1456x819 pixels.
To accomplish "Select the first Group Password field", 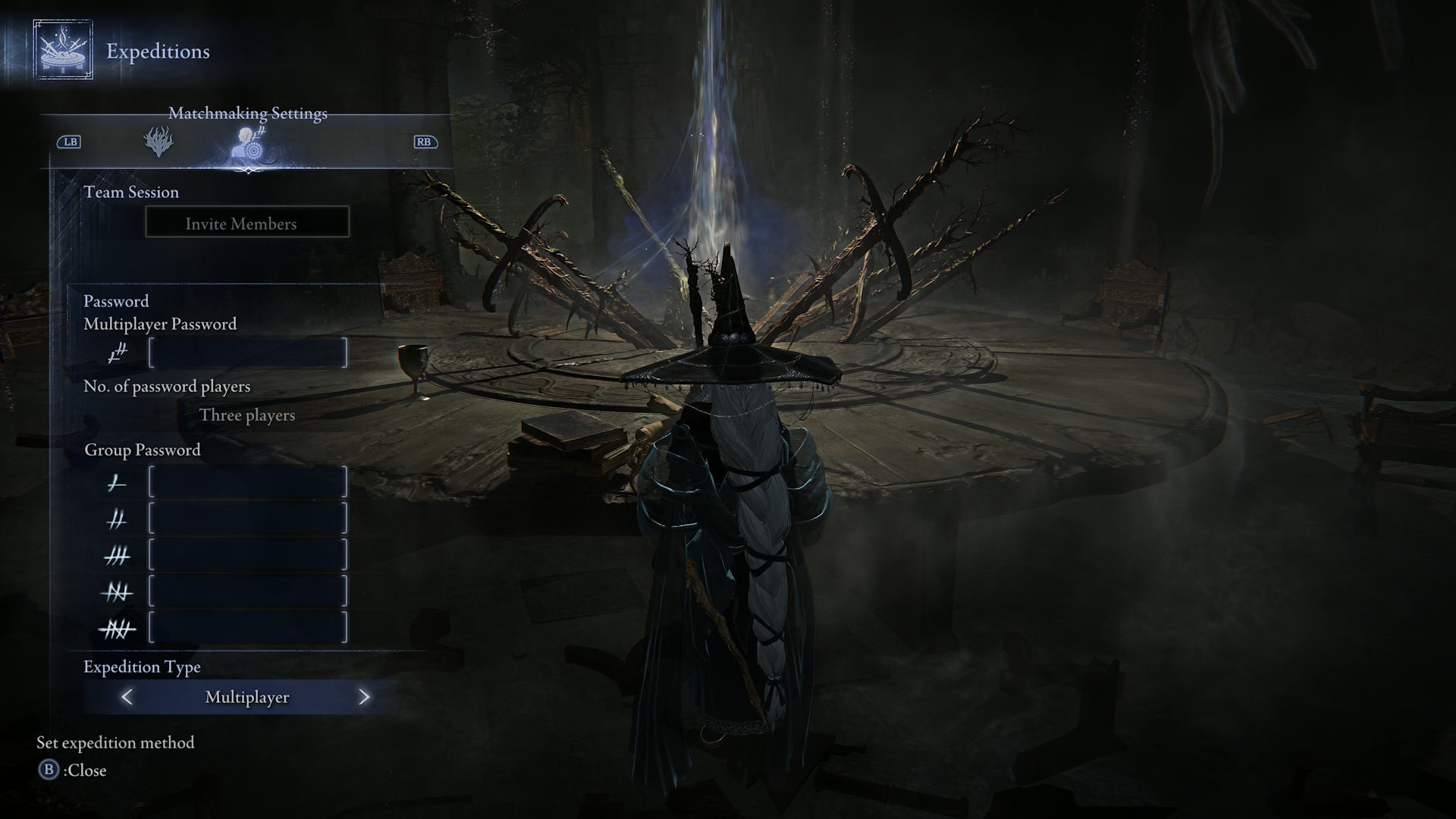I will pos(248,482).
